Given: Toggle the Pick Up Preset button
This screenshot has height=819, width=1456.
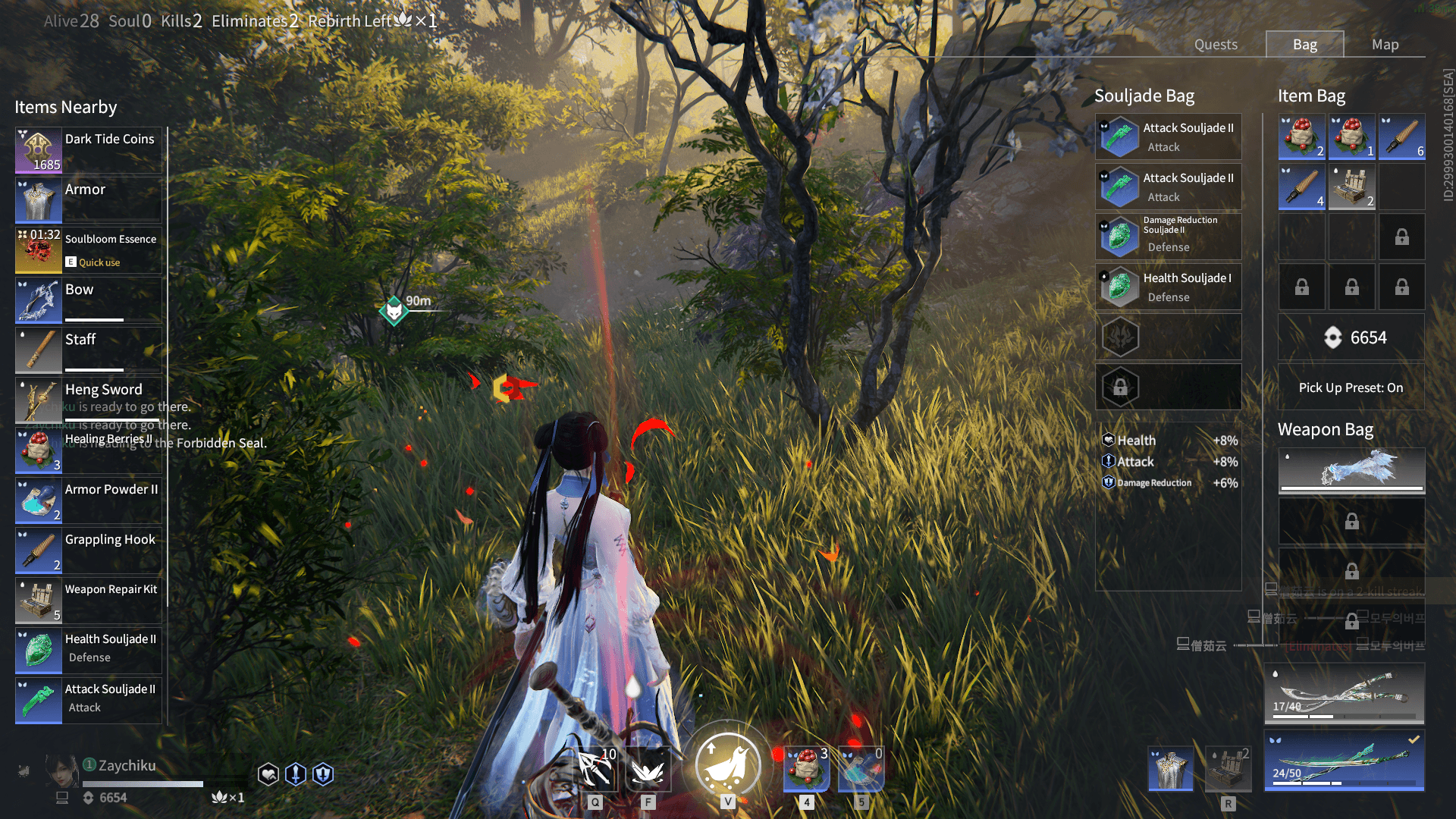Looking at the screenshot, I should tap(1351, 388).
